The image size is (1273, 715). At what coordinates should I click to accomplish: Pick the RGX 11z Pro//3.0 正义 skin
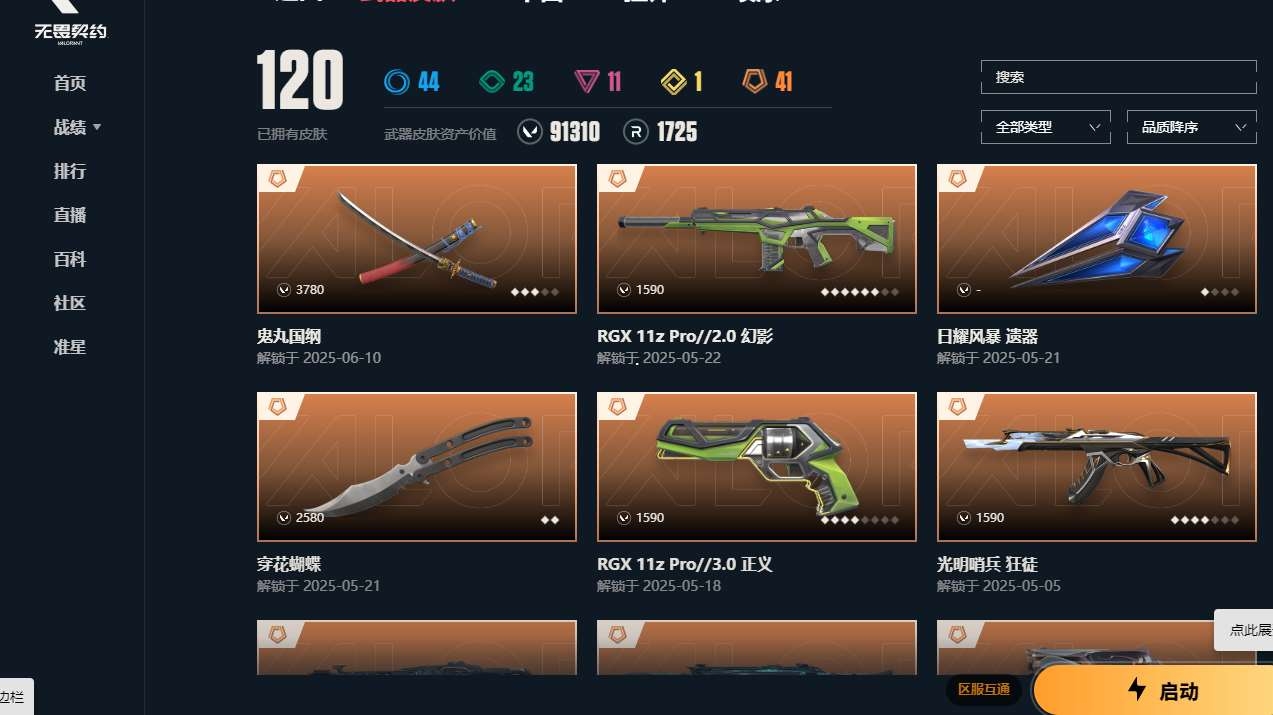(x=756, y=467)
